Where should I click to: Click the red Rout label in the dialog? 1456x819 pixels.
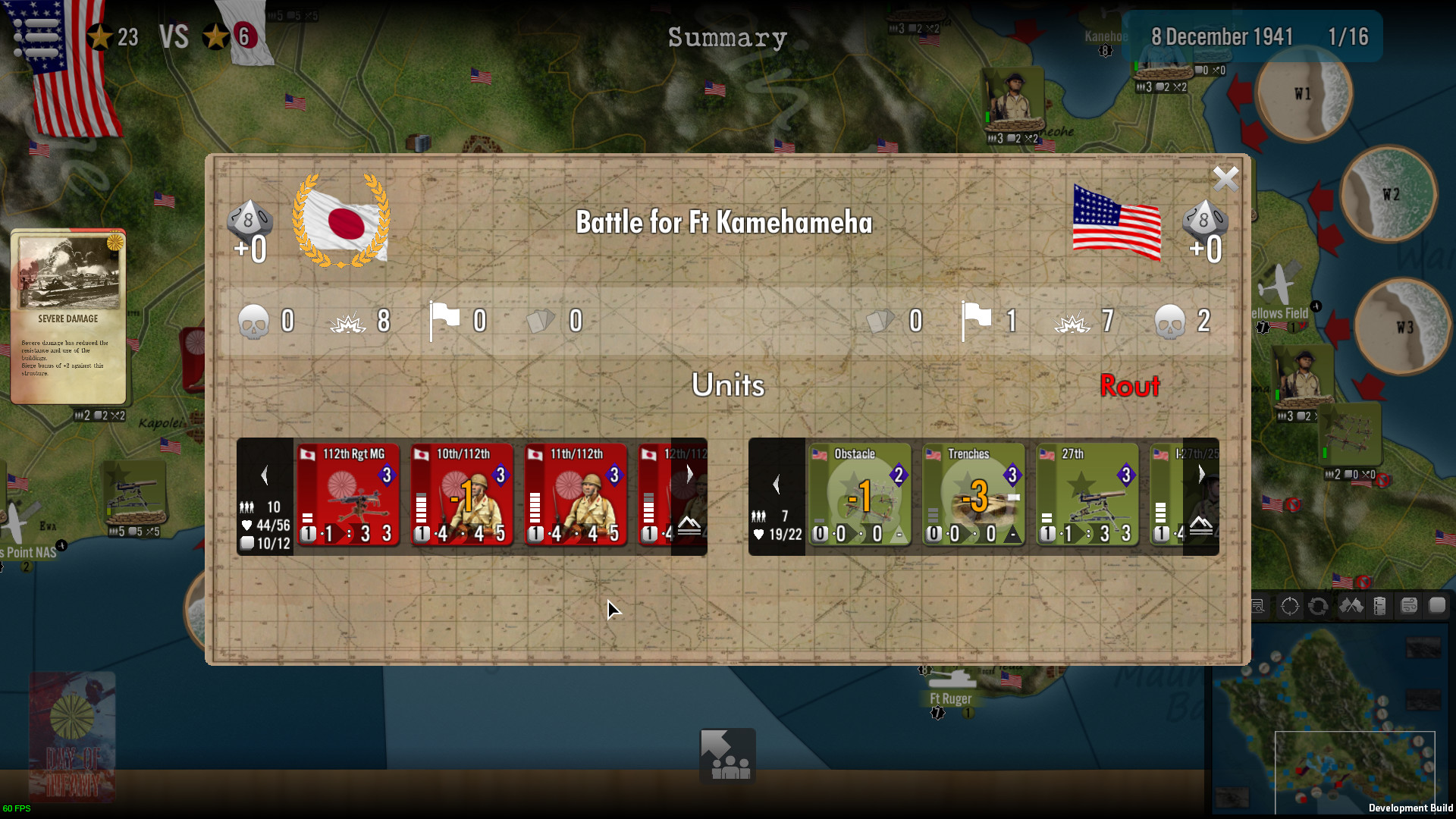[1131, 387]
